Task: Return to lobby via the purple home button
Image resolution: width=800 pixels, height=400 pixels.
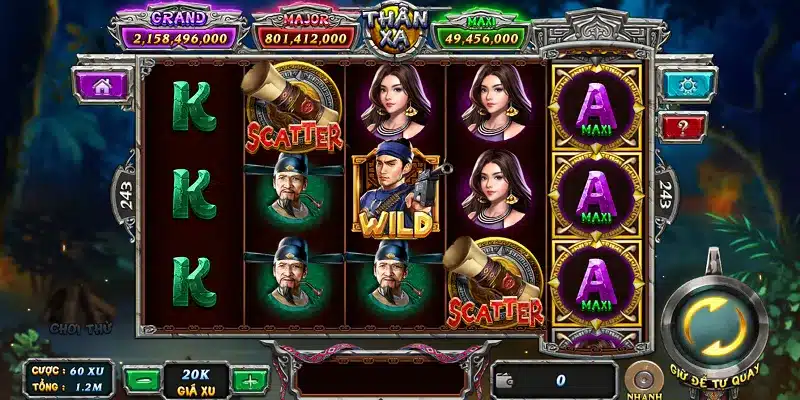Action: click(101, 85)
